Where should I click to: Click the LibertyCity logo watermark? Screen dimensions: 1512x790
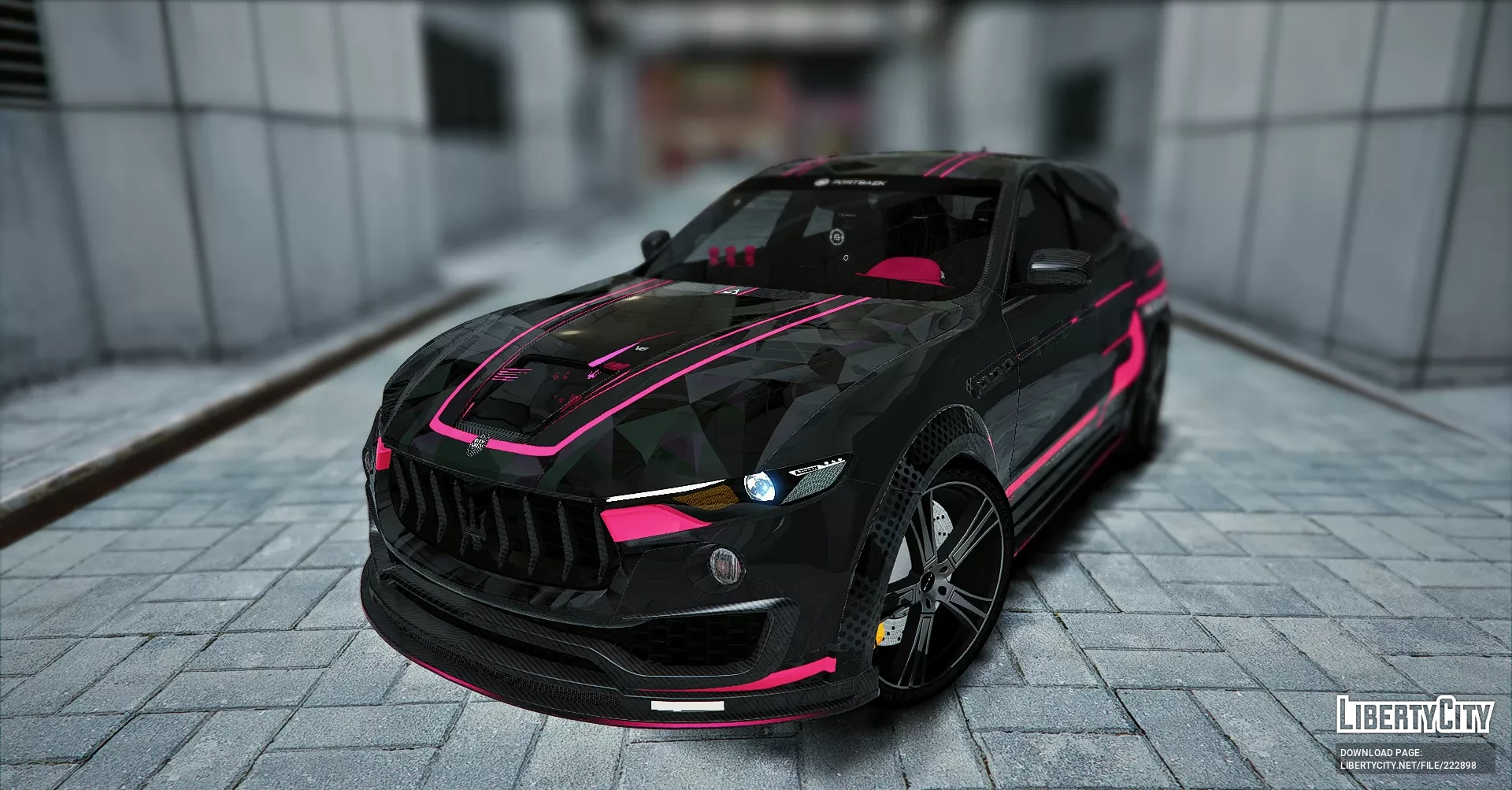pos(1414,715)
